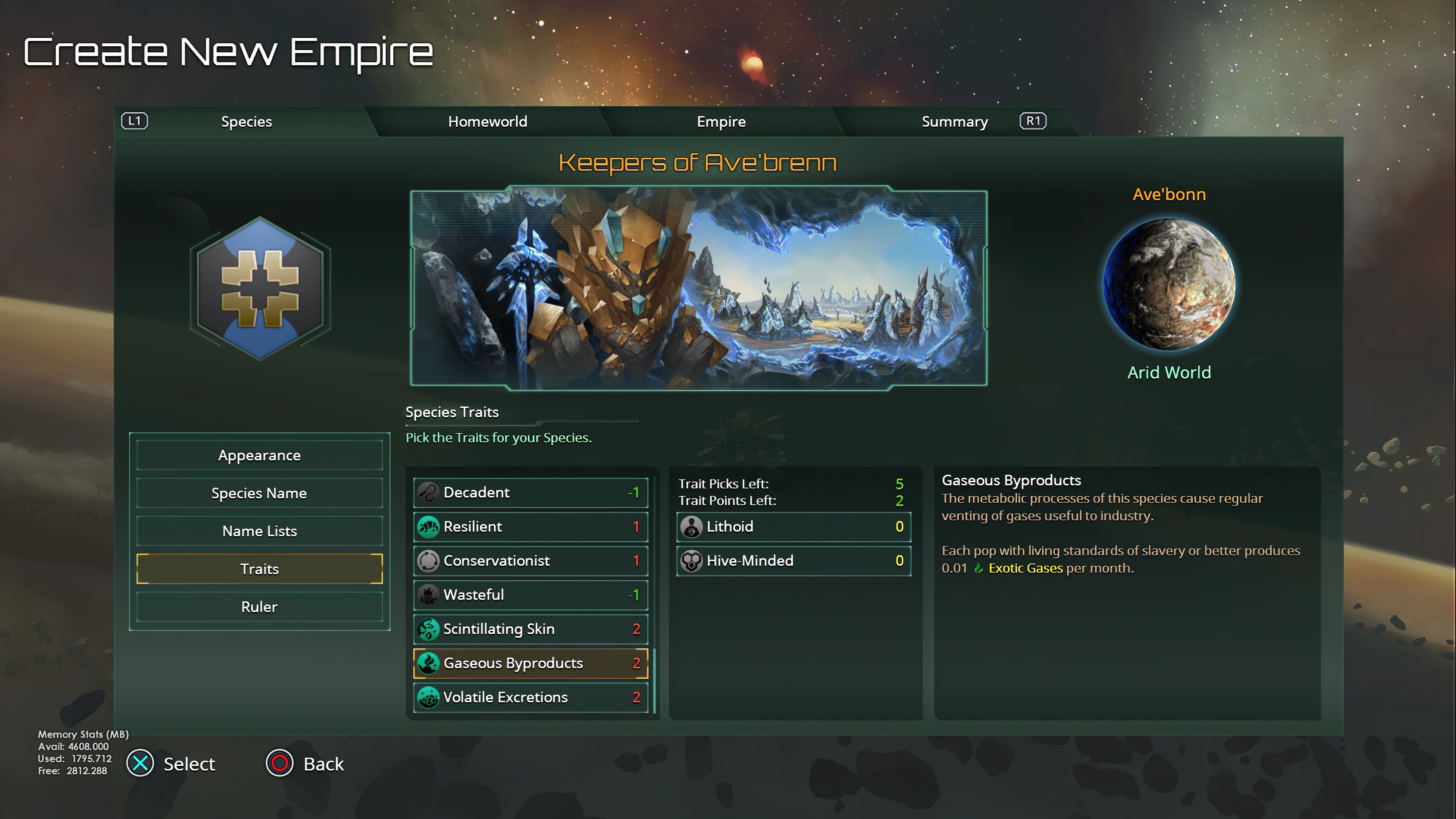This screenshot has height=819, width=1456.
Task: Add the Scintillating Skin trait
Action: (530, 629)
